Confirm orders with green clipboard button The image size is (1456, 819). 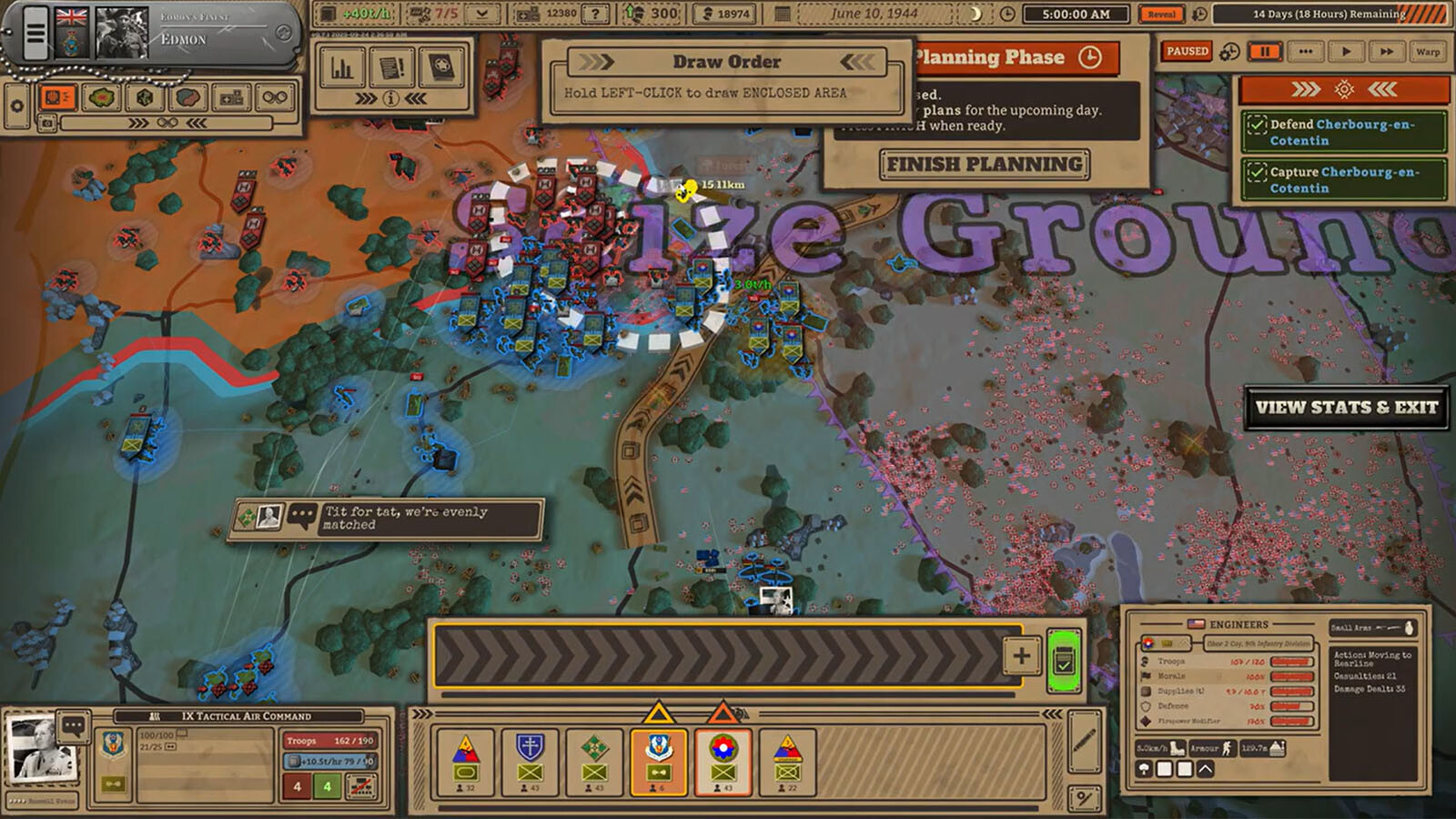pos(1063,661)
